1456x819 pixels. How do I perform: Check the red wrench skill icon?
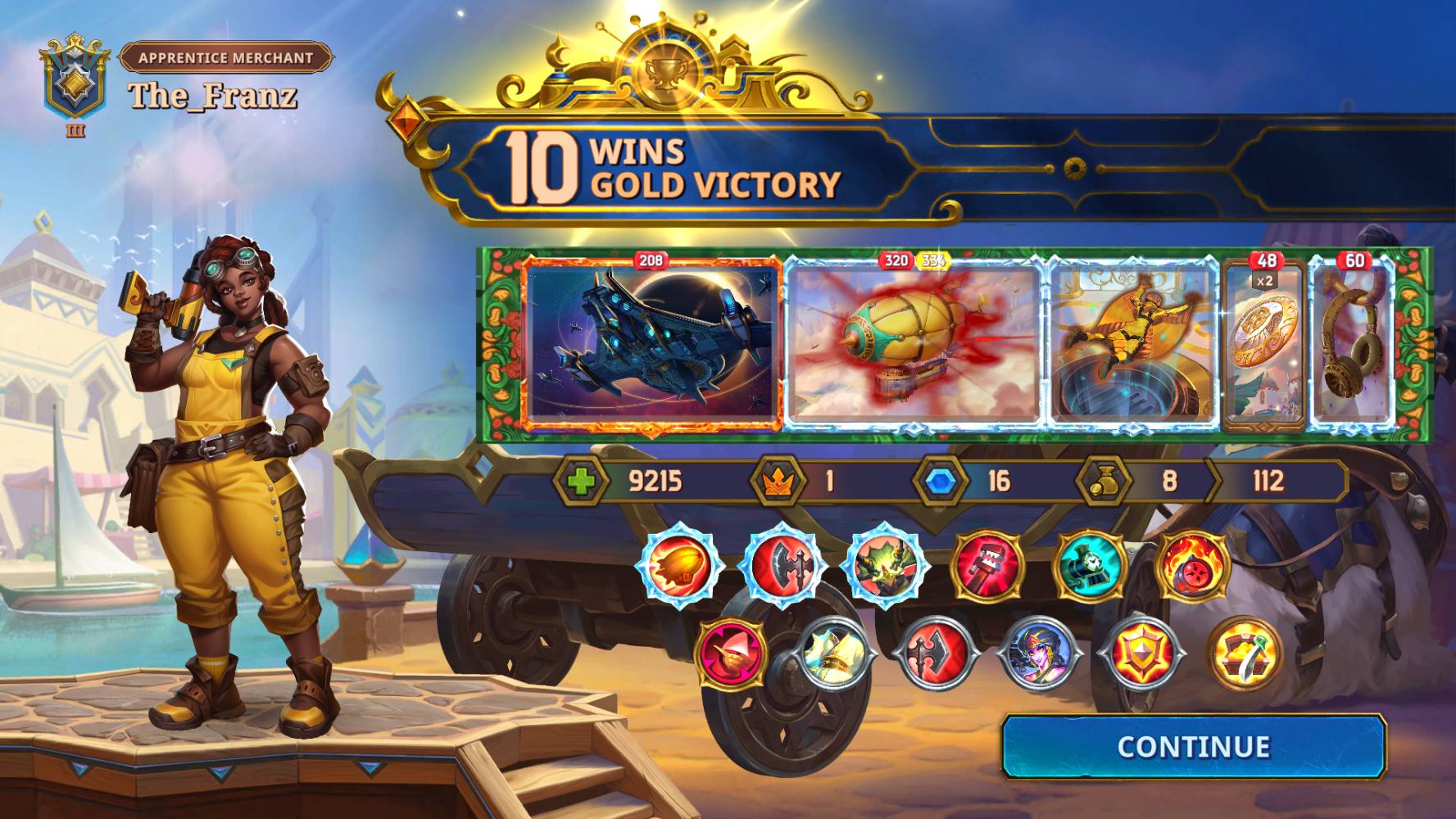[987, 566]
